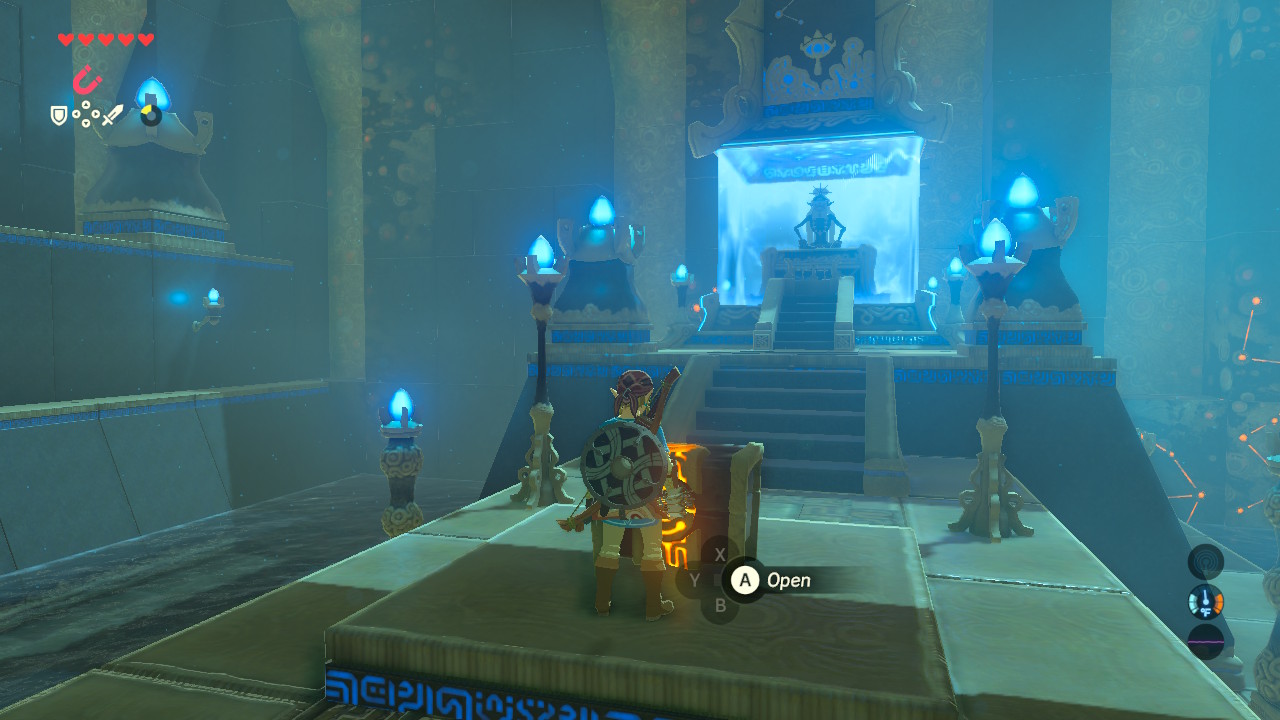Image resolution: width=1280 pixels, height=720 pixels.
Task: Click the rune charge indicator ring
Action: tap(150, 117)
